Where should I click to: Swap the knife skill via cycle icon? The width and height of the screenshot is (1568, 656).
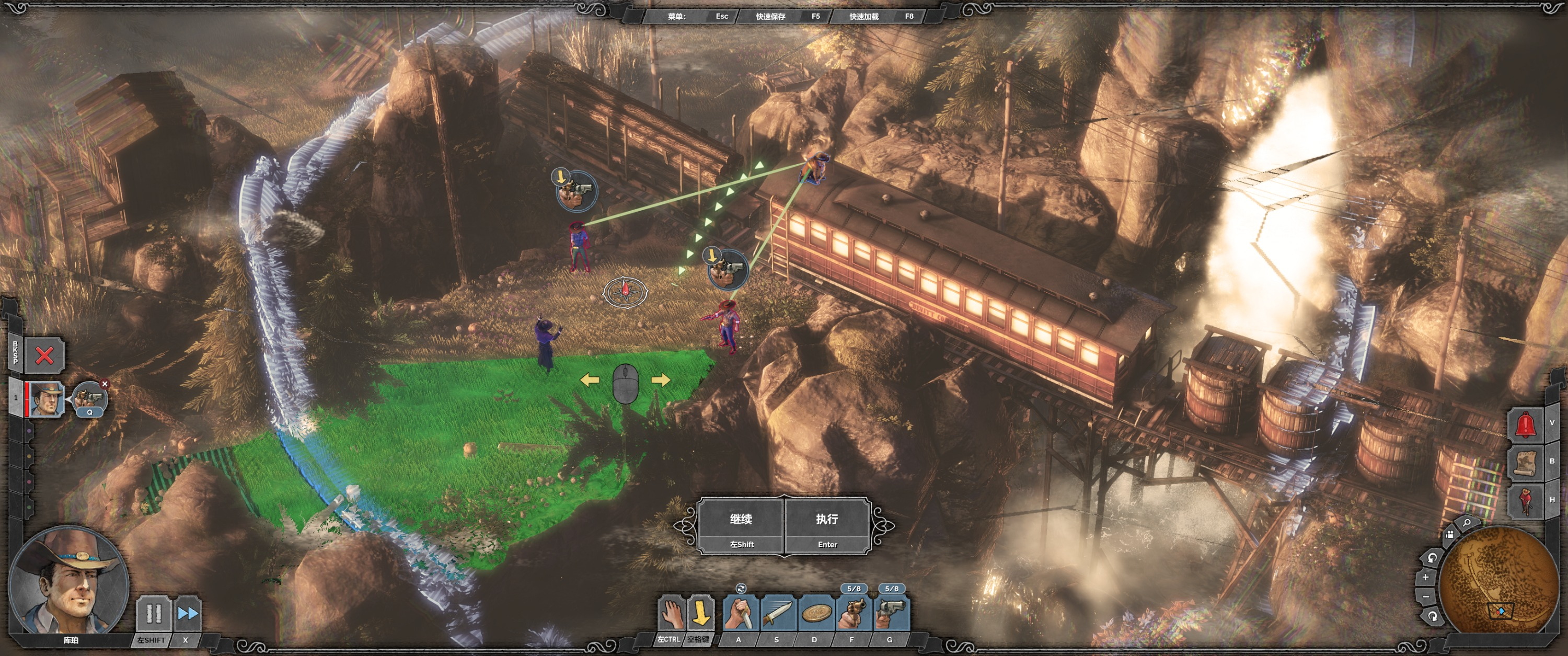click(741, 589)
